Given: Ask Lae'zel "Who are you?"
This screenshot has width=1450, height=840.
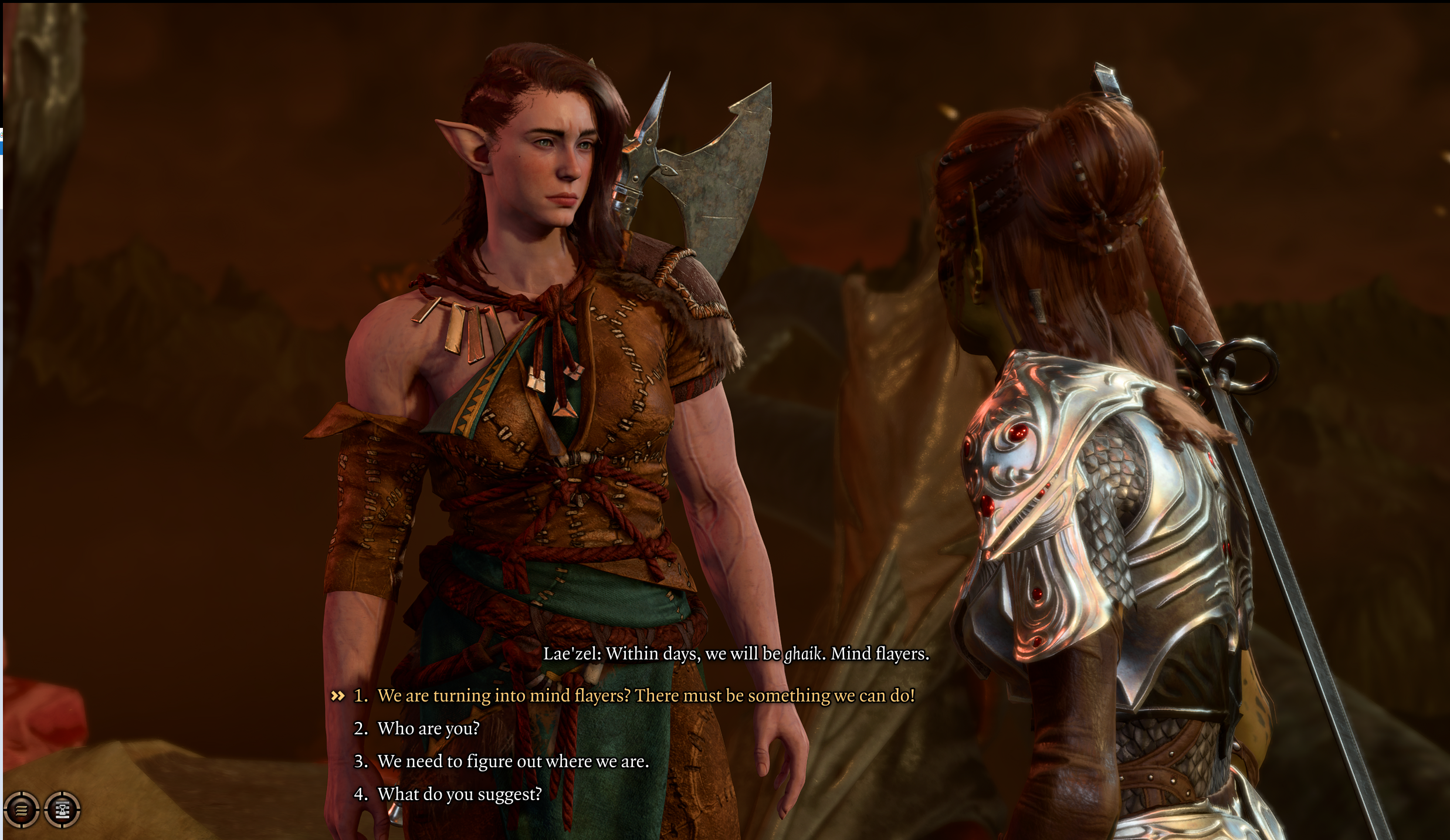Looking at the screenshot, I should click(x=428, y=729).
